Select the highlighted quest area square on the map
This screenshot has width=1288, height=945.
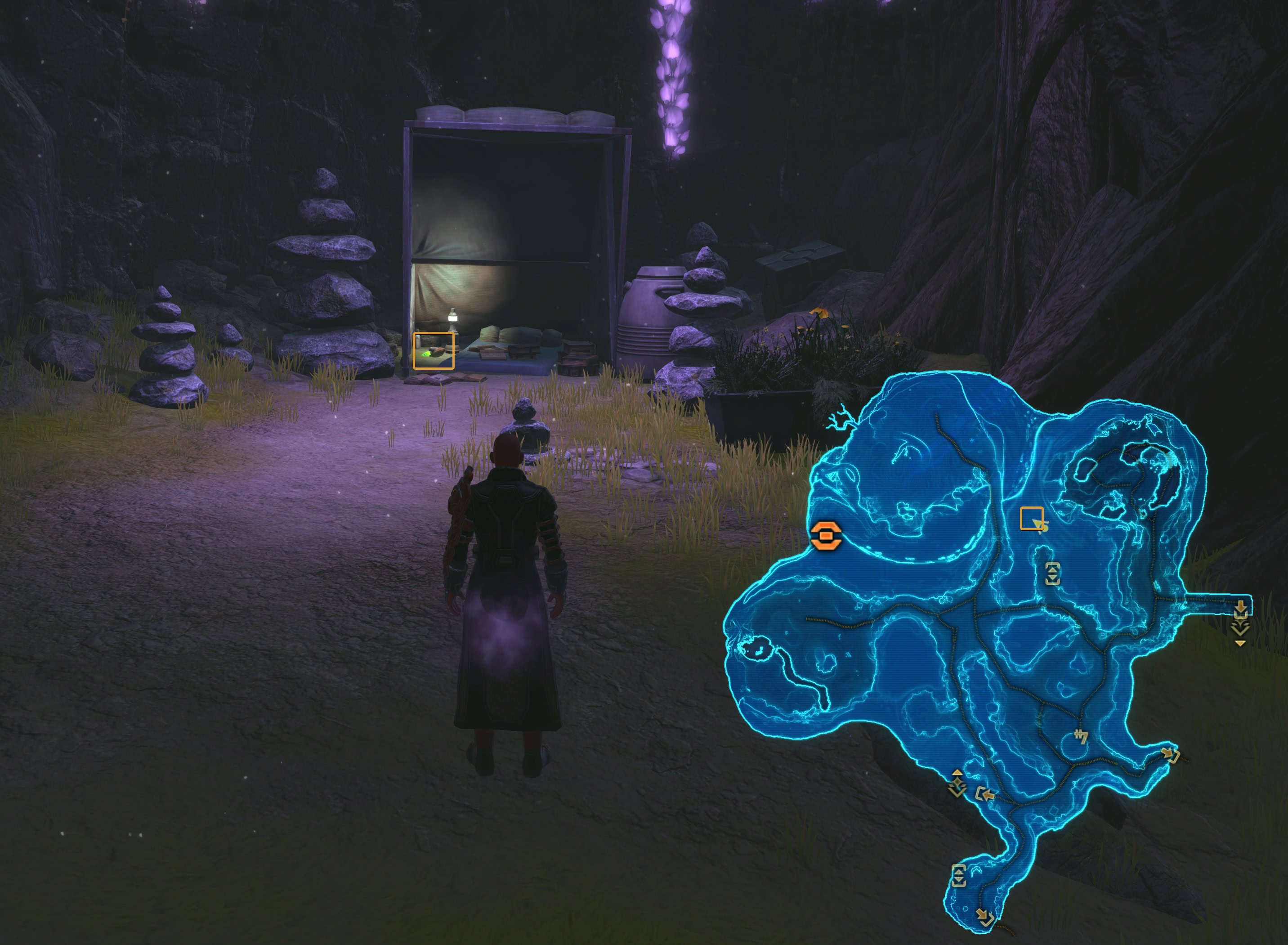[1031, 518]
